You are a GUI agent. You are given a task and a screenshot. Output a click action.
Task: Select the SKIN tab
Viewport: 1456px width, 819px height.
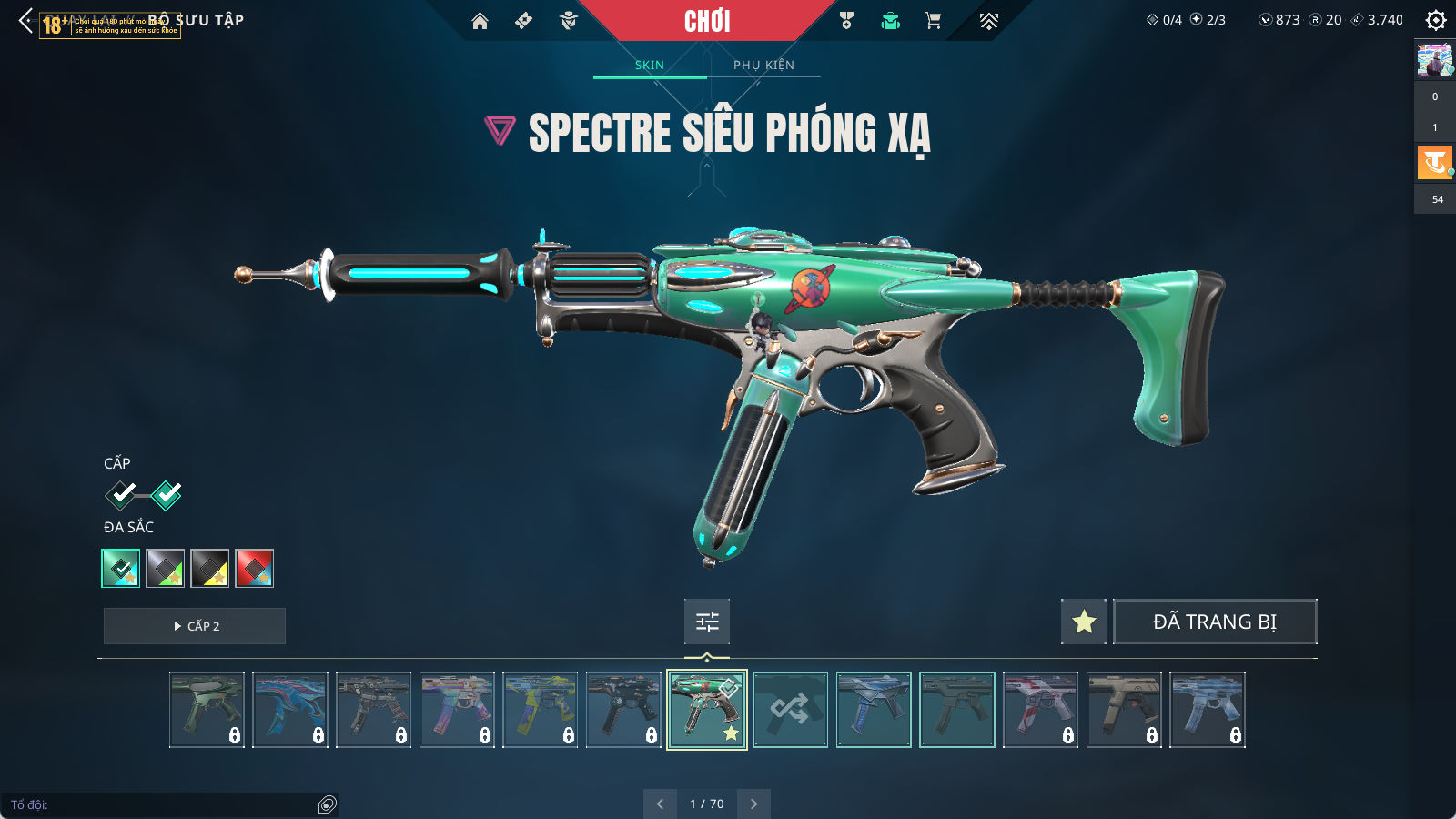[649, 65]
